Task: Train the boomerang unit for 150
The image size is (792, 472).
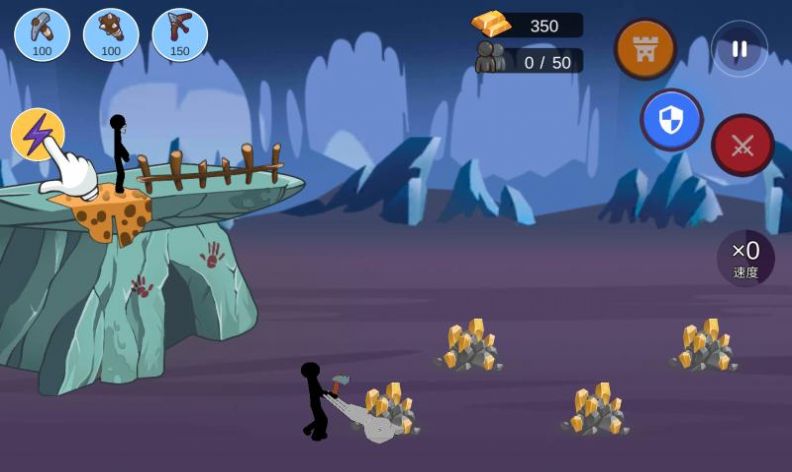Action: [x=180, y=33]
